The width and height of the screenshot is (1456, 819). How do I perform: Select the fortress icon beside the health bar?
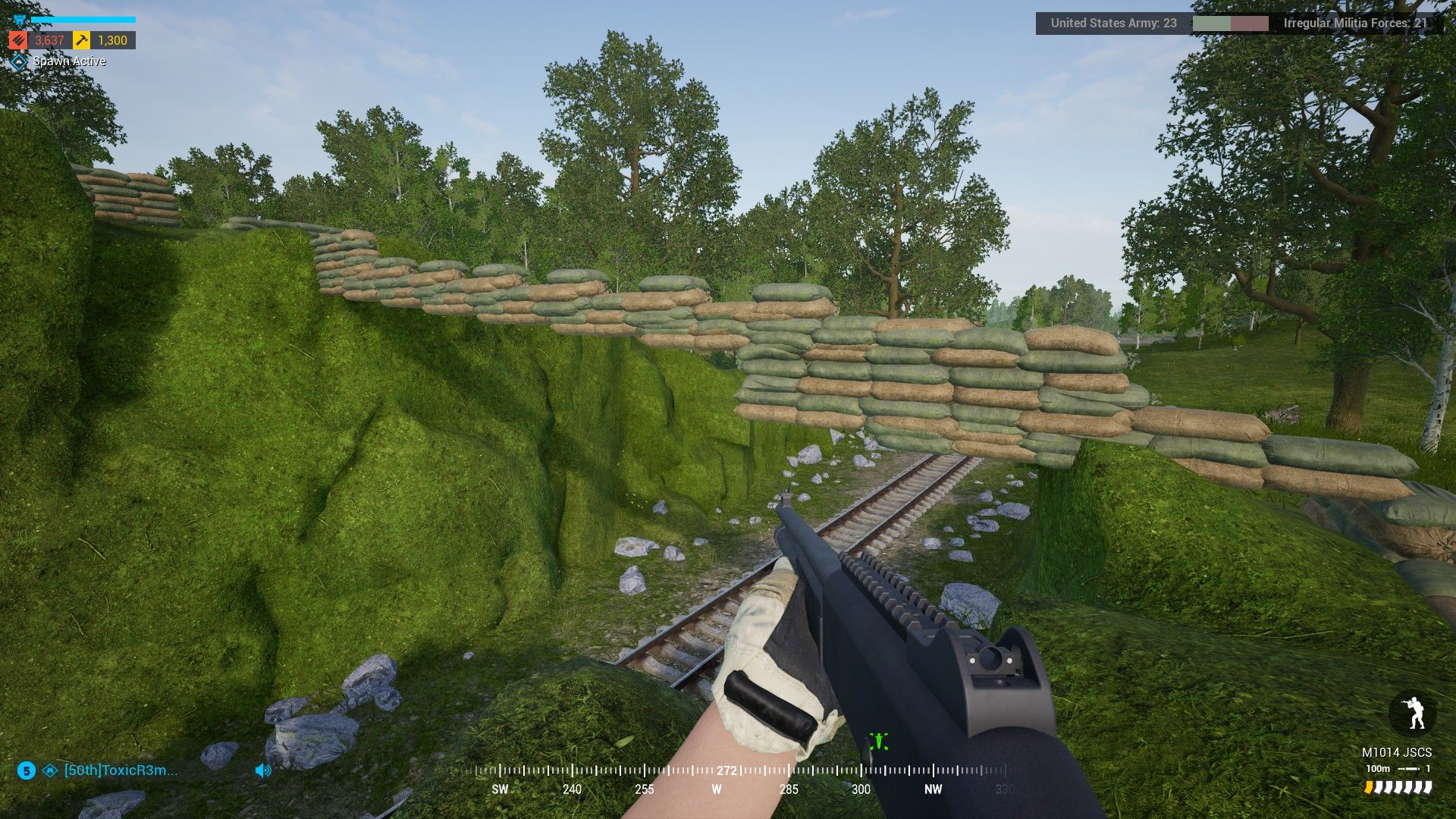(19, 18)
